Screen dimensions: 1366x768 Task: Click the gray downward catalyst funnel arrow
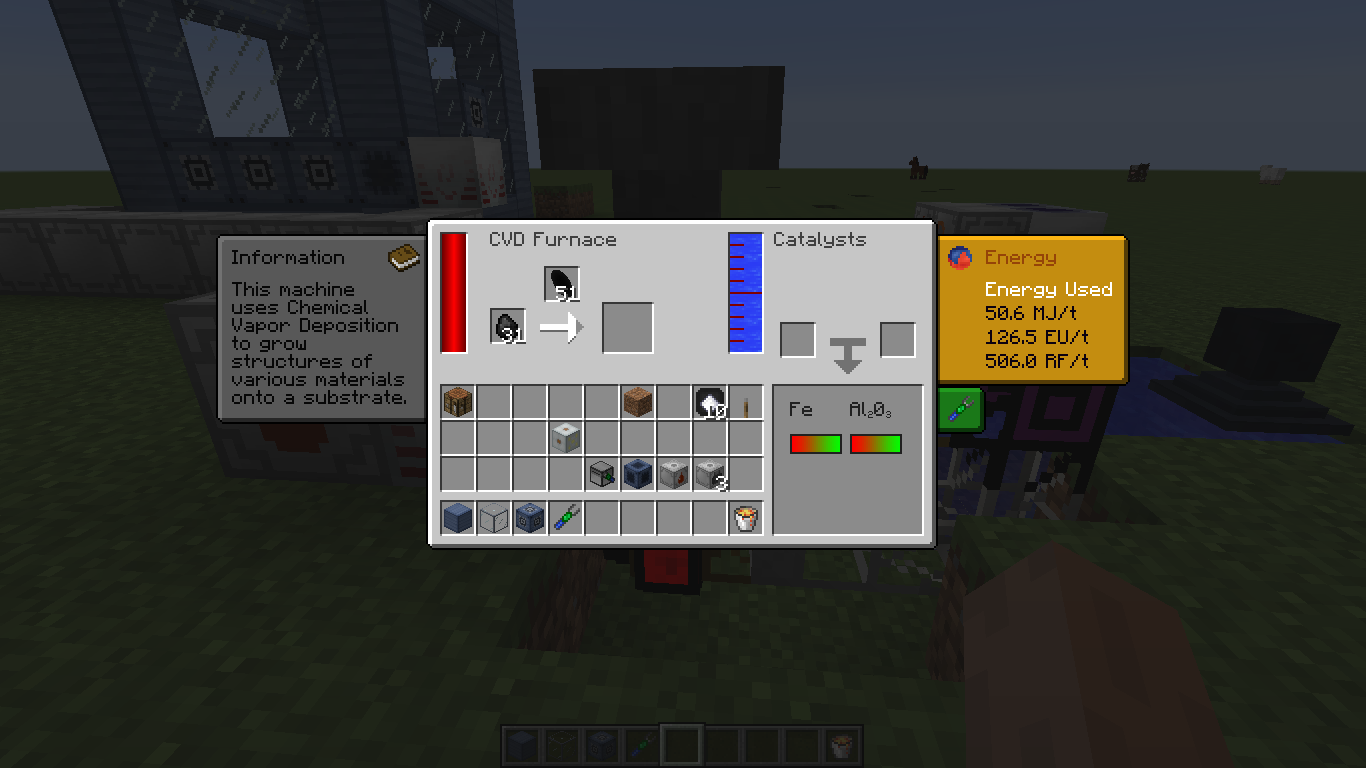[x=847, y=352]
